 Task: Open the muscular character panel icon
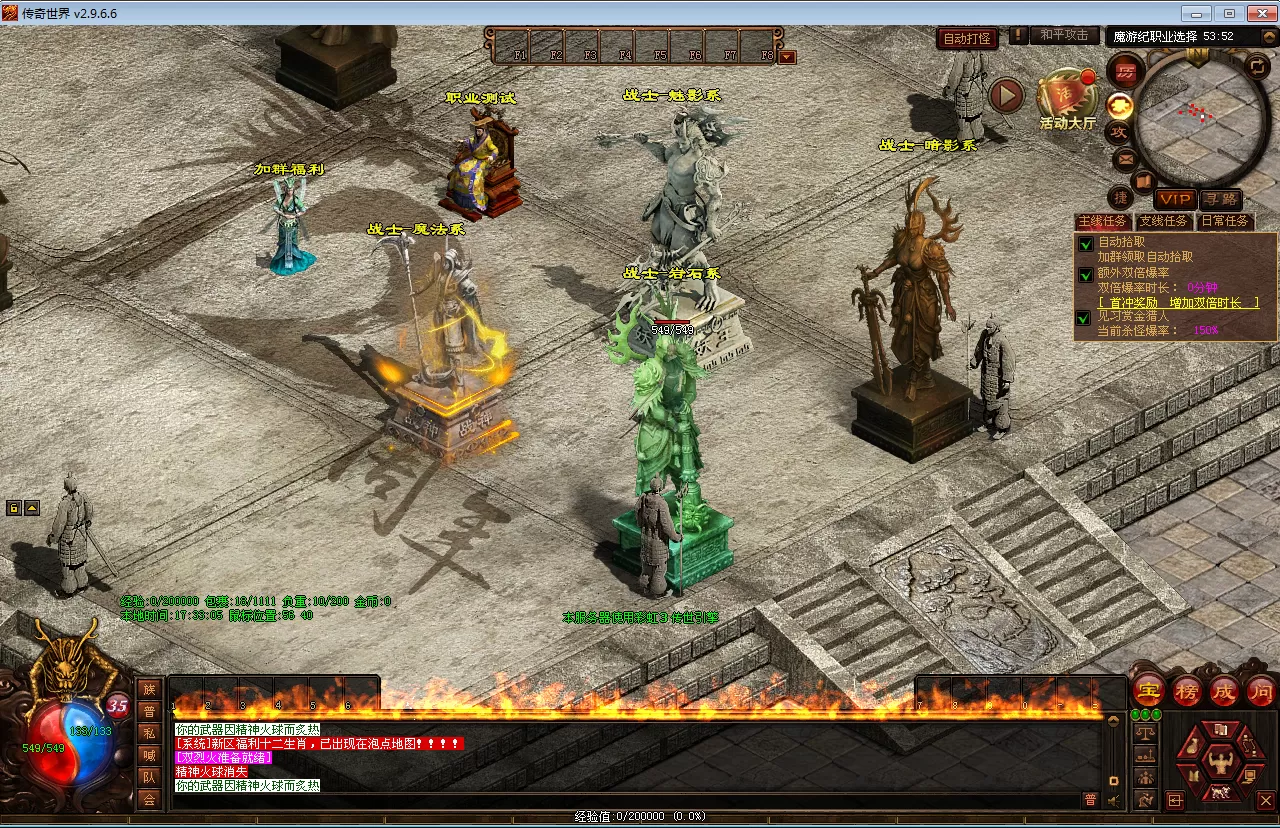pos(1219,763)
